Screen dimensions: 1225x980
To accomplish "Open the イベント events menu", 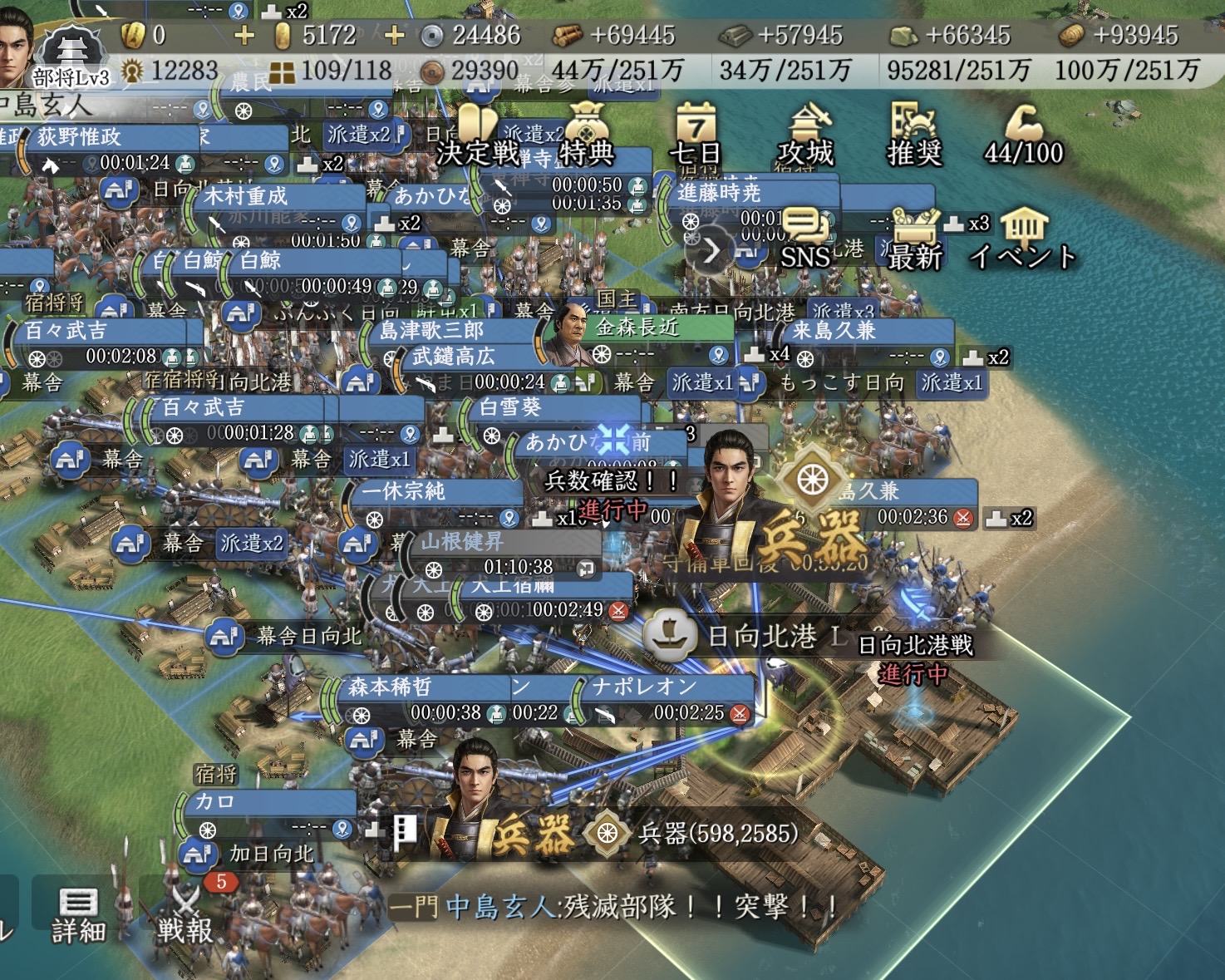I will coord(1024,237).
